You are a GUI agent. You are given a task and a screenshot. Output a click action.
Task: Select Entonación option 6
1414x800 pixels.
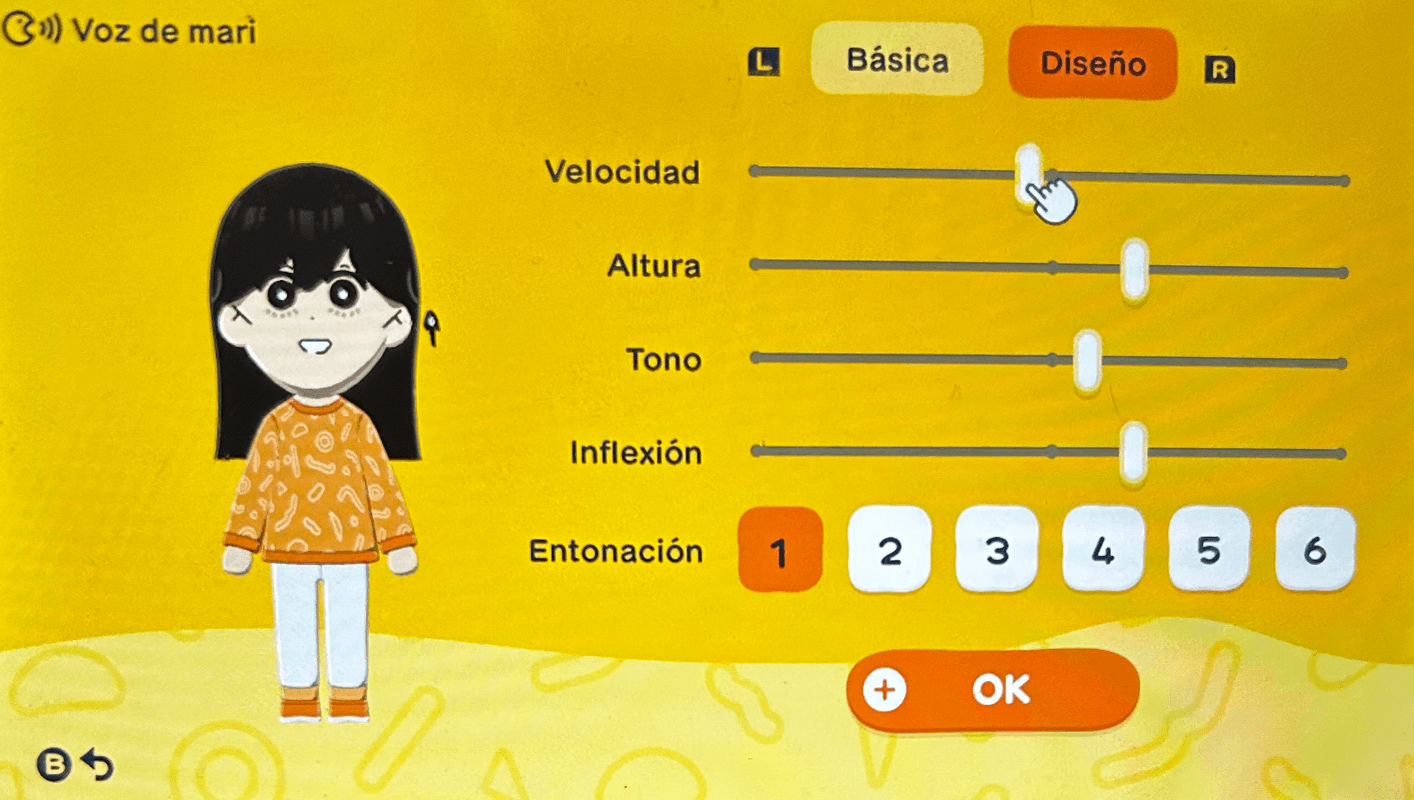coord(1315,550)
